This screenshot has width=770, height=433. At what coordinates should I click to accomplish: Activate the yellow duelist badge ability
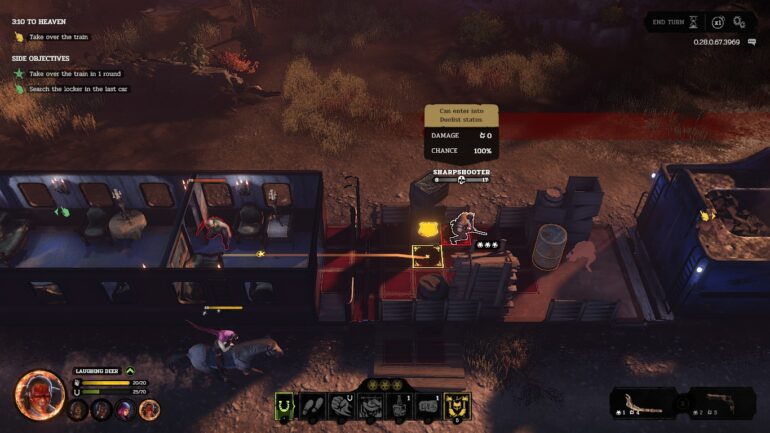pos(456,406)
